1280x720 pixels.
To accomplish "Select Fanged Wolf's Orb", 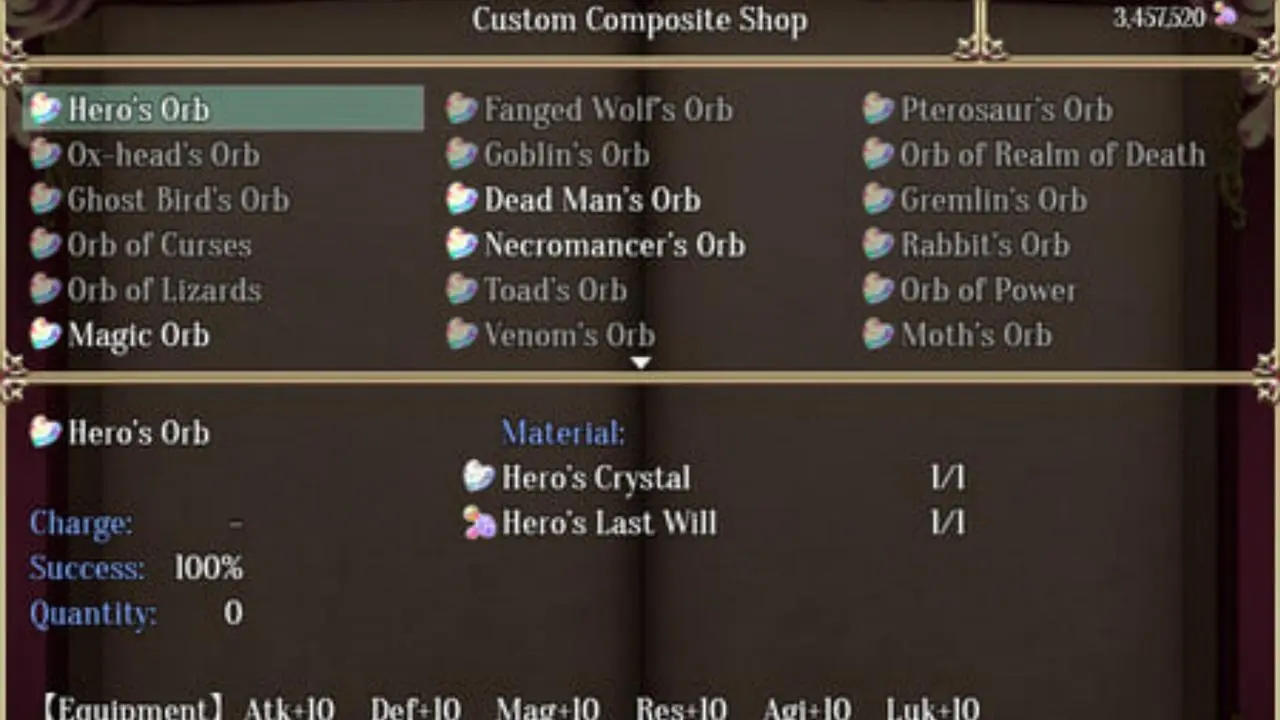I will coord(608,109).
